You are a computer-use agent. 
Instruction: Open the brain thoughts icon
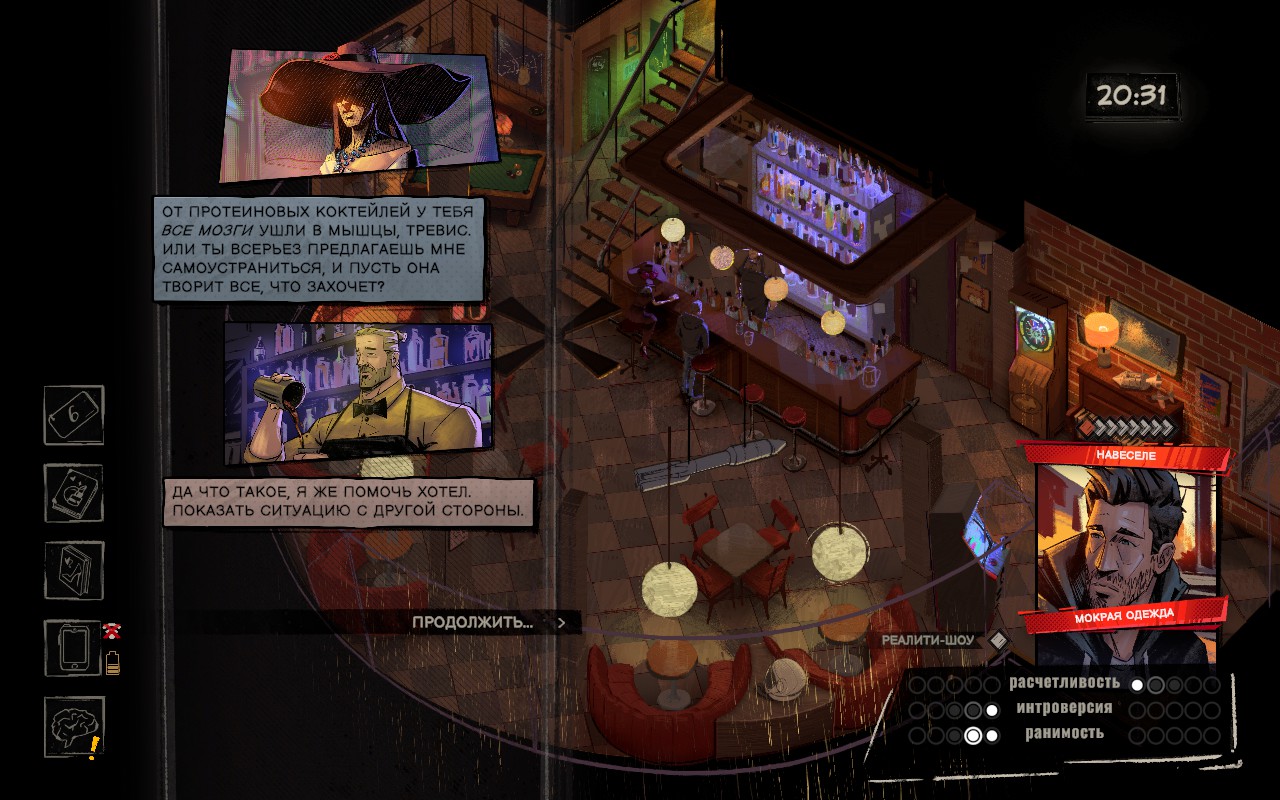(x=73, y=726)
